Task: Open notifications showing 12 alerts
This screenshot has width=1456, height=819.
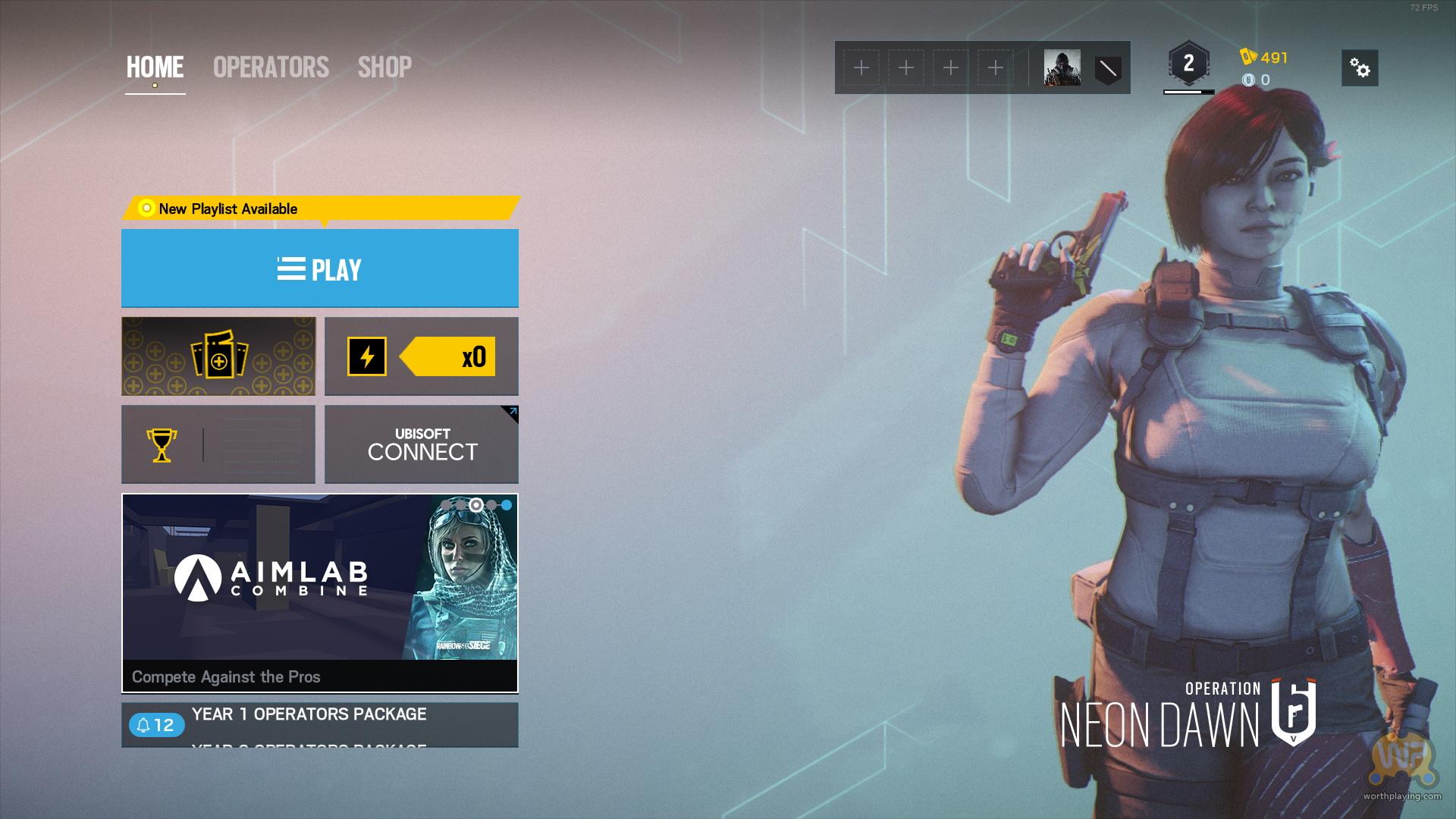Action: click(x=155, y=725)
